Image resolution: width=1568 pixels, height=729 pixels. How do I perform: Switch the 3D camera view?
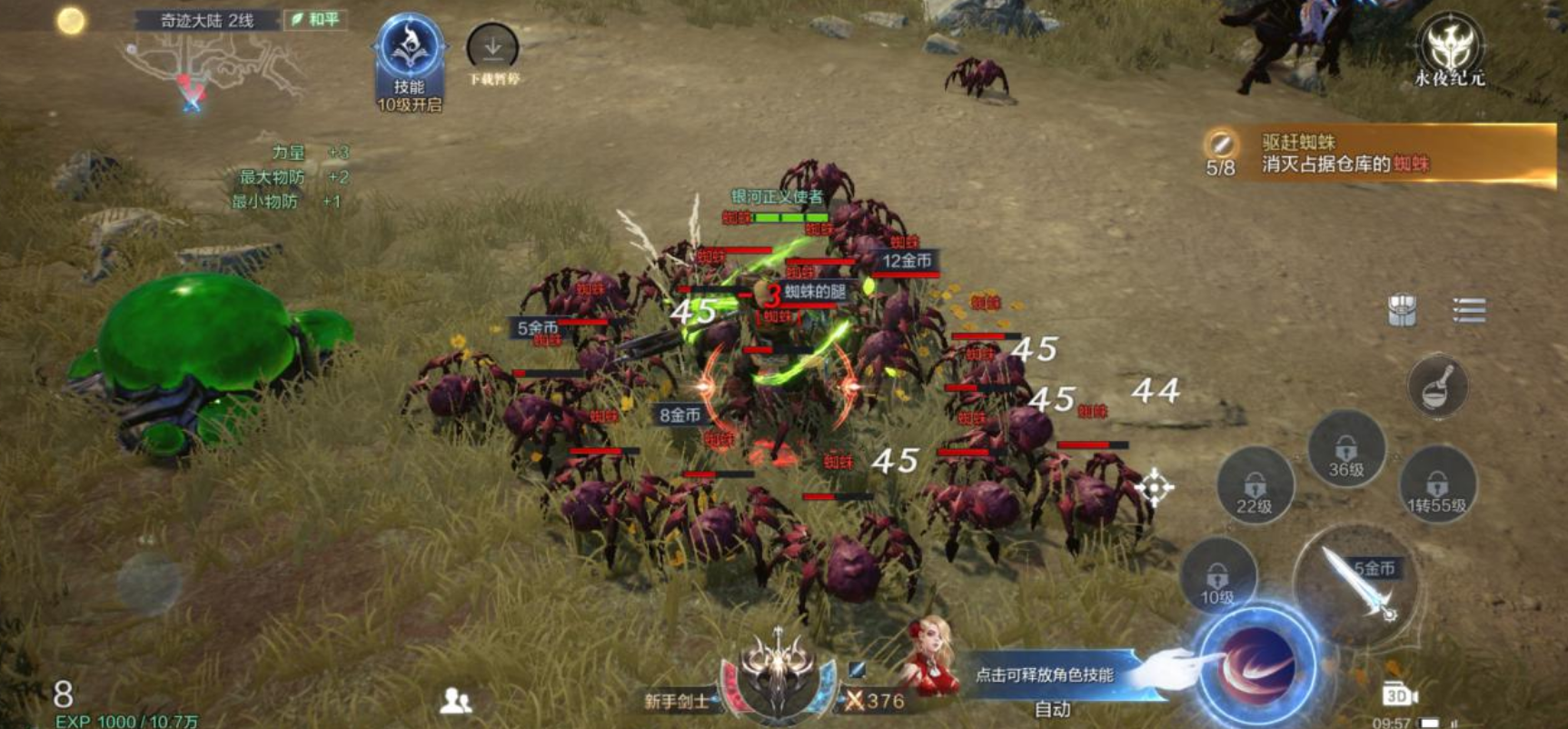tap(1399, 695)
